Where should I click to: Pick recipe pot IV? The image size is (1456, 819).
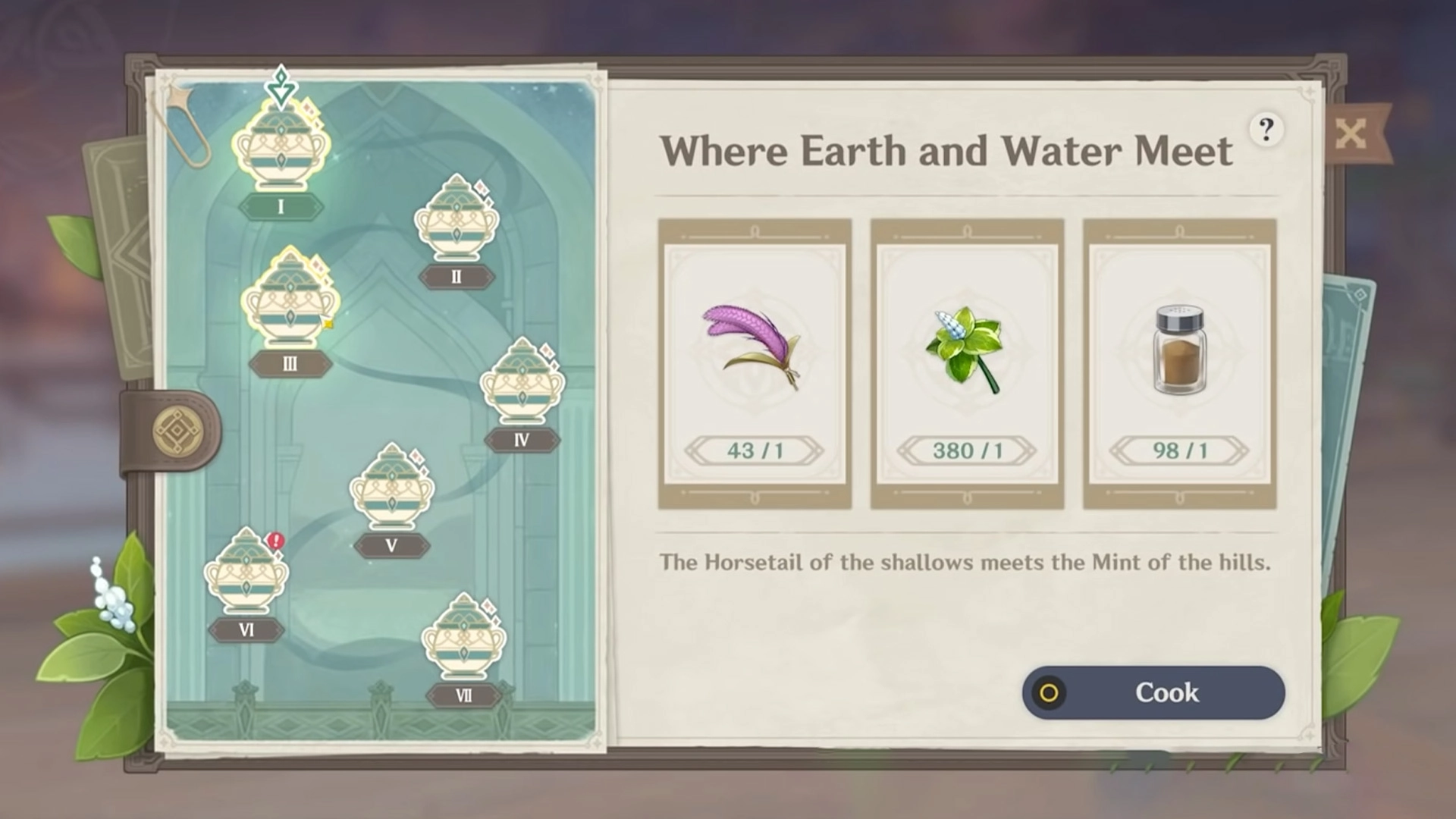(x=522, y=383)
